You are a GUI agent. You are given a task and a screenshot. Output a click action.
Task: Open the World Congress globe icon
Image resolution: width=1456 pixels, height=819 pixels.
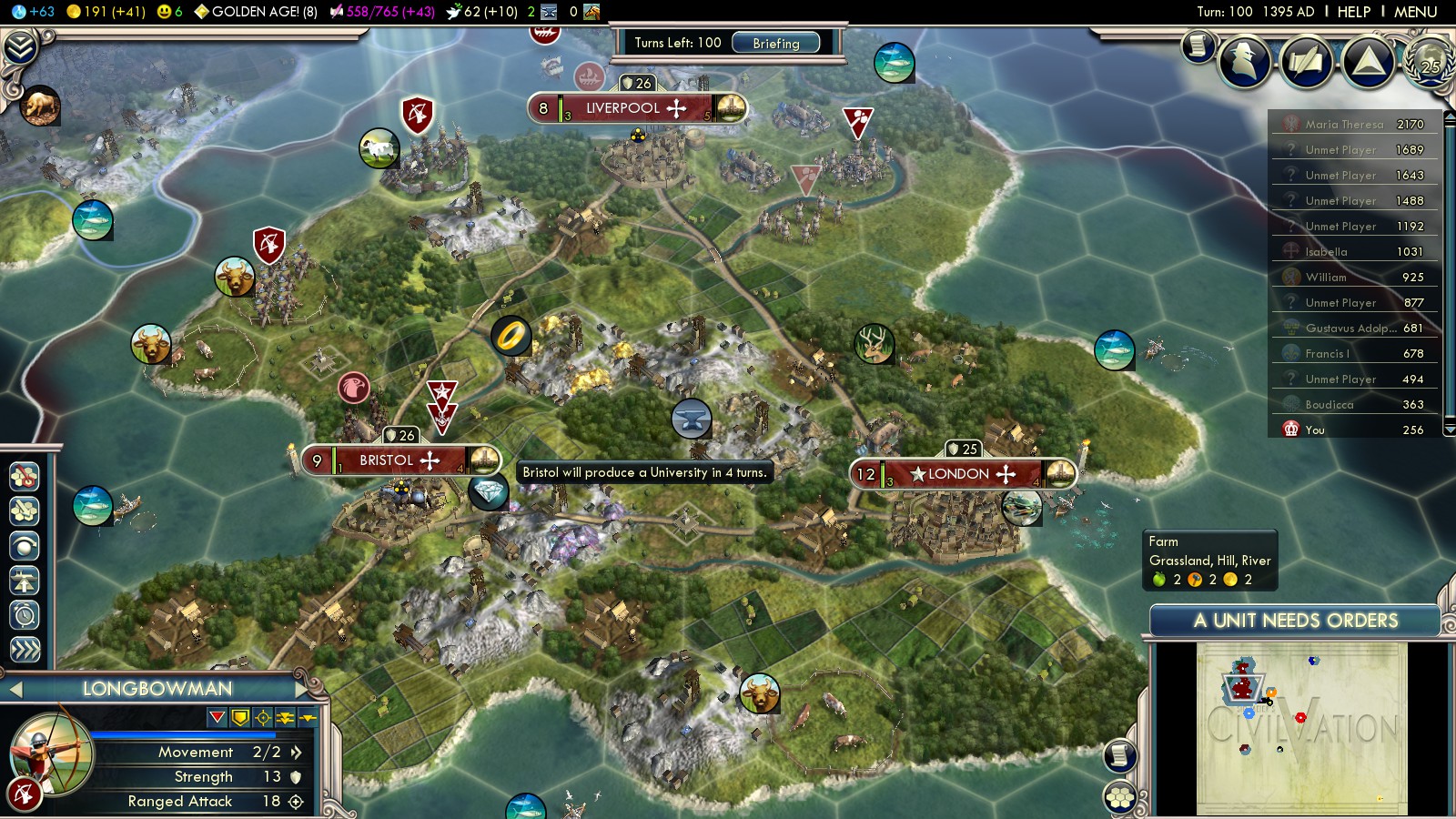[x=1431, y=60]
